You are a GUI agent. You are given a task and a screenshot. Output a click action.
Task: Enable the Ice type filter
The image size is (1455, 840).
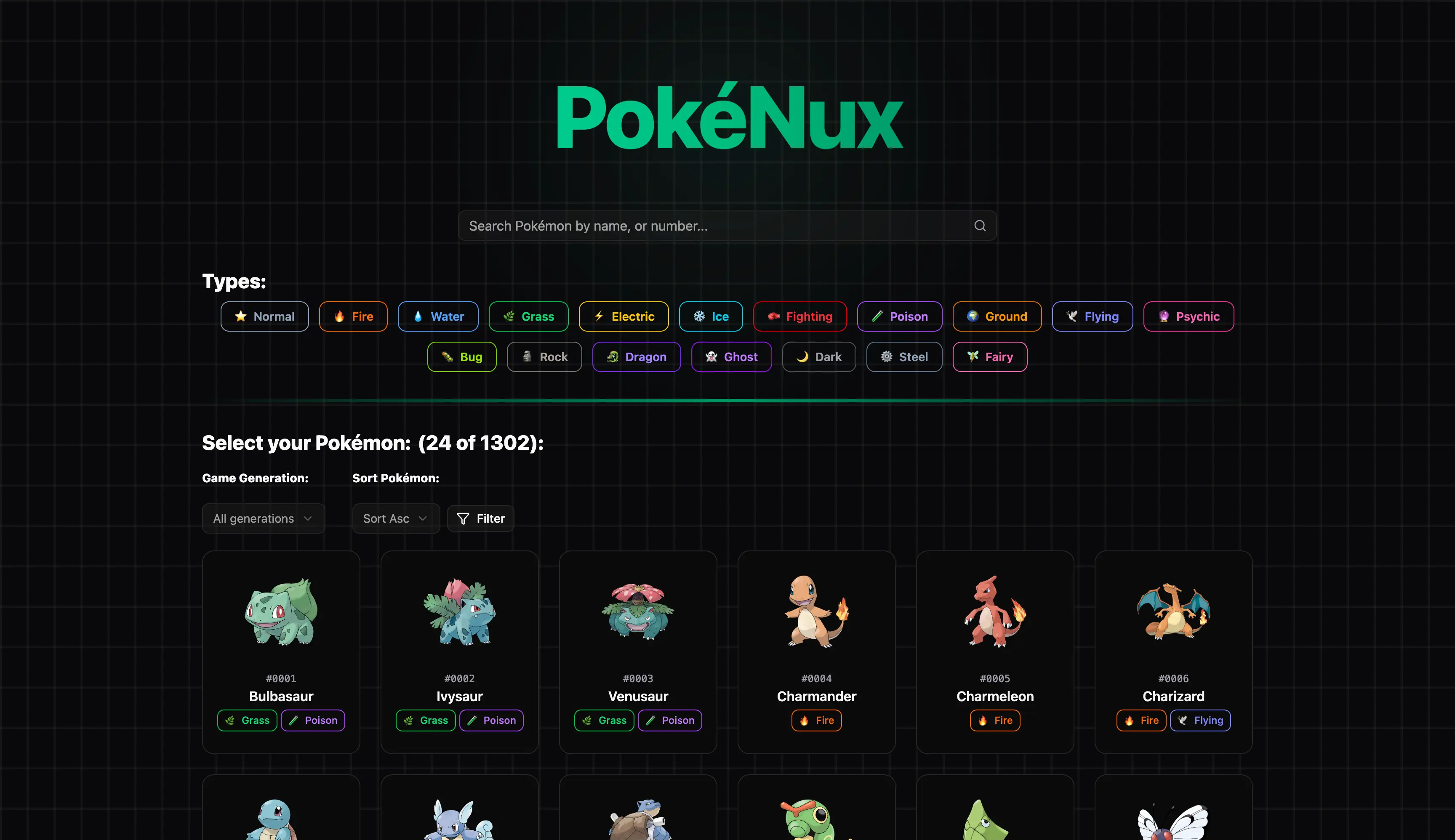[711, 316]
